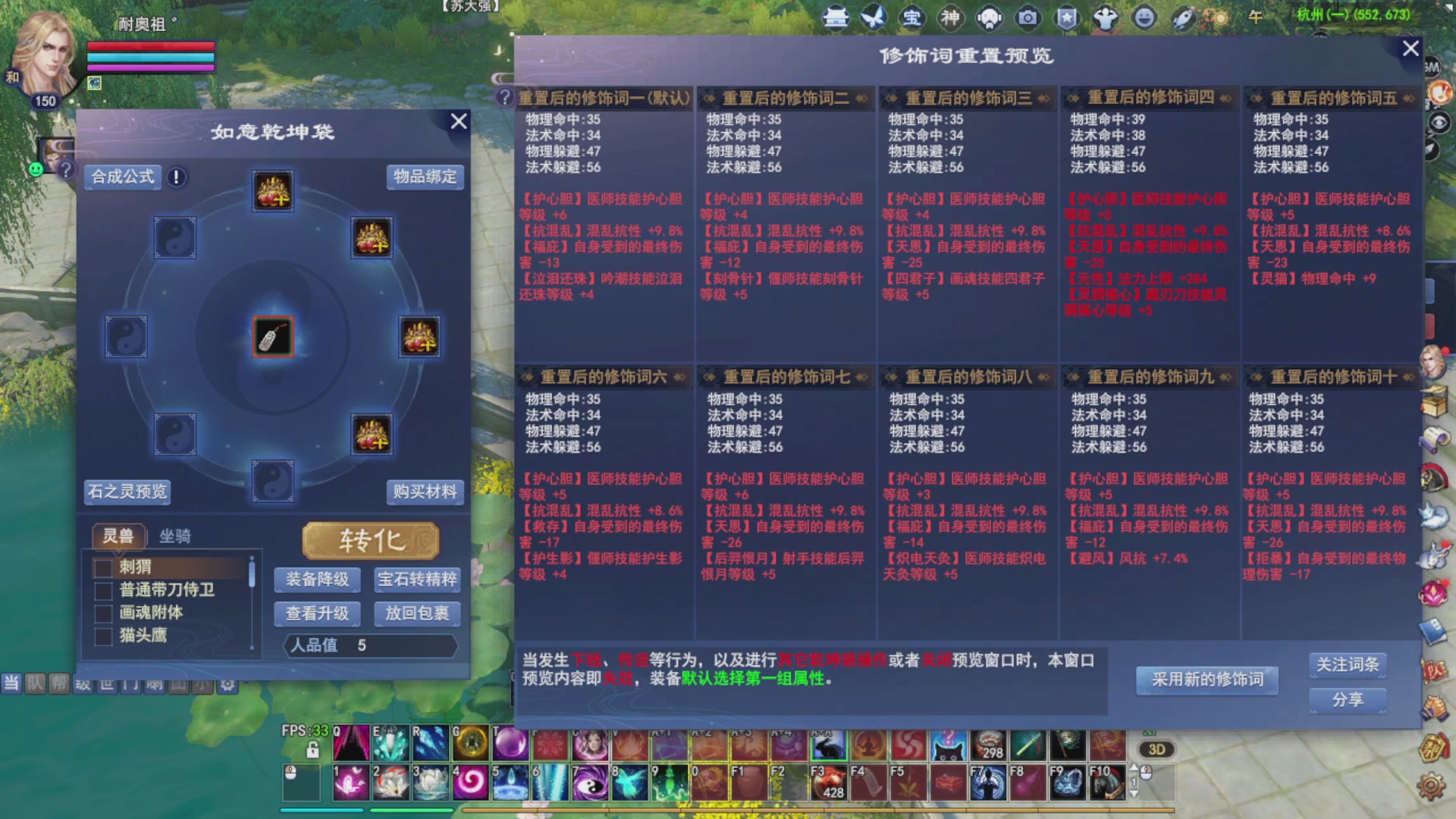Switch to the 坐骑 tab
1456x819 pixels.
click(174, 537)
